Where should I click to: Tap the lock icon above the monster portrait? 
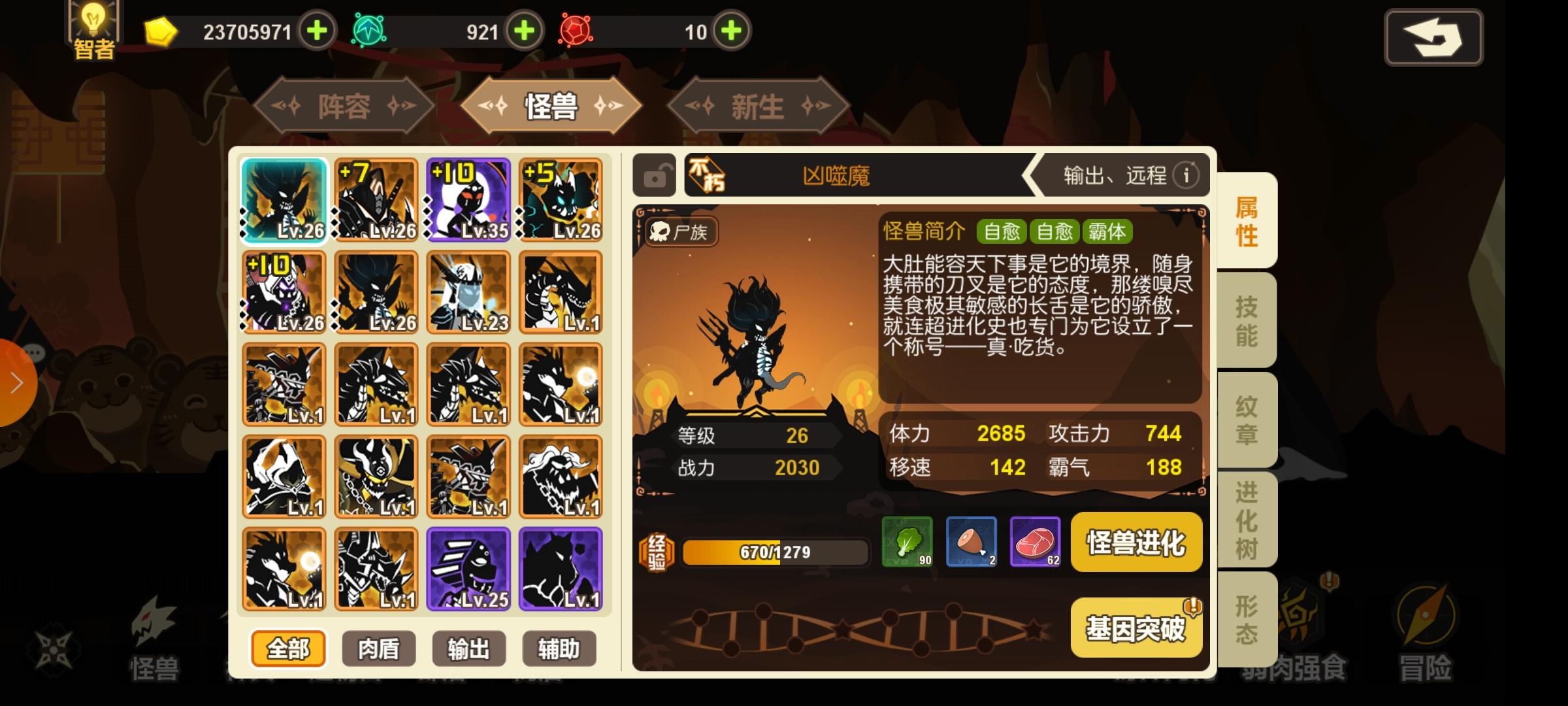[x=655, y=175]
